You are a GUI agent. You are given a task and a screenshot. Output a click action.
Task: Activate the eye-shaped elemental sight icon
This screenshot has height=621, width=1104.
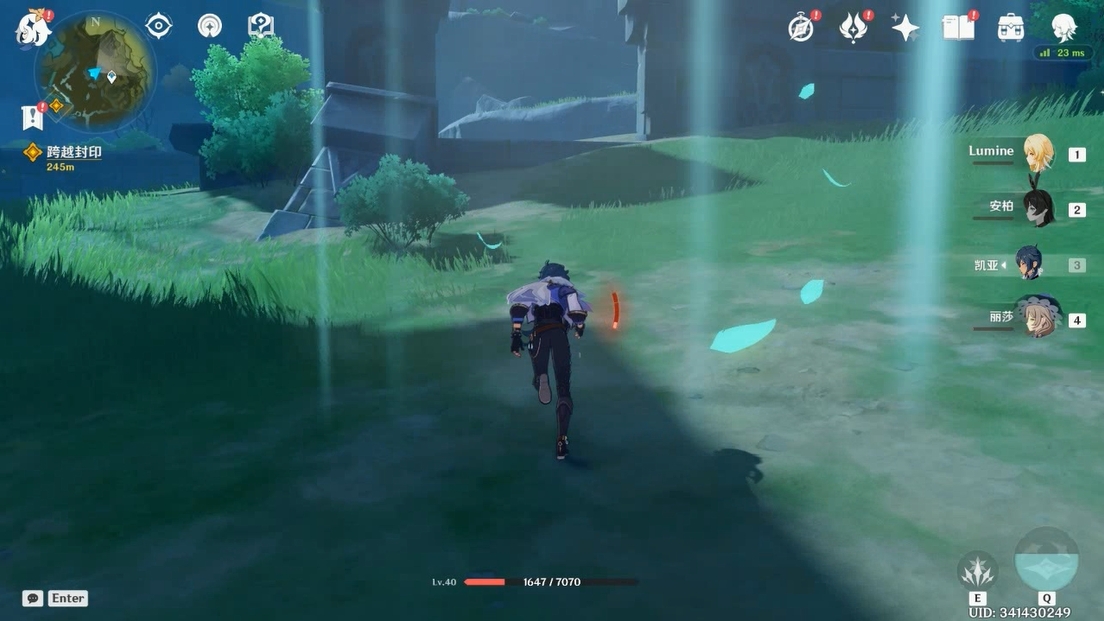point(158,26)
